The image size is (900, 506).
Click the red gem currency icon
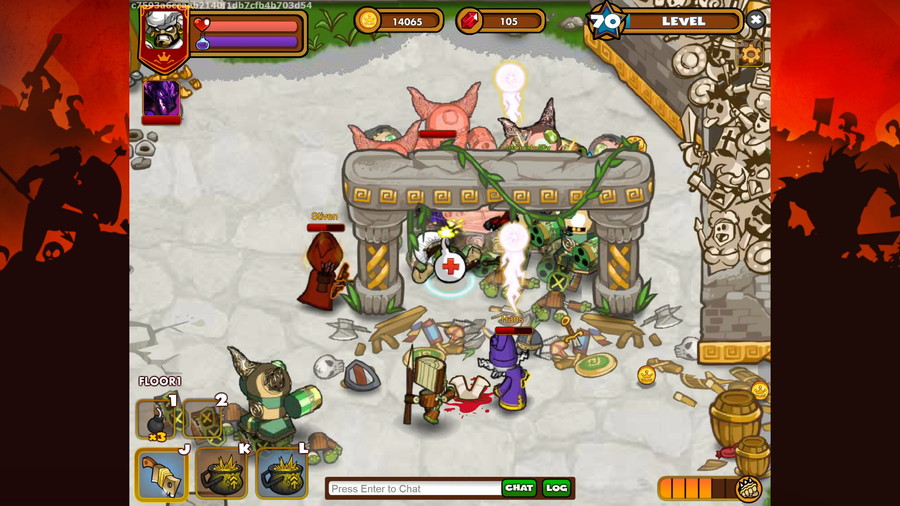click(470, 21)
